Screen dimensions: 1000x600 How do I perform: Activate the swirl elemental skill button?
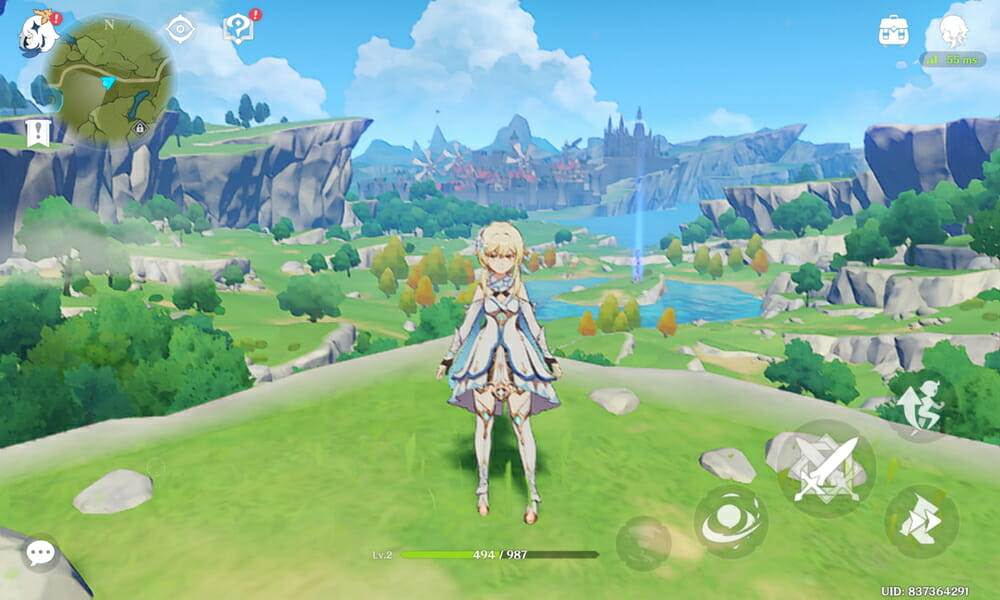tap(731, 522)
